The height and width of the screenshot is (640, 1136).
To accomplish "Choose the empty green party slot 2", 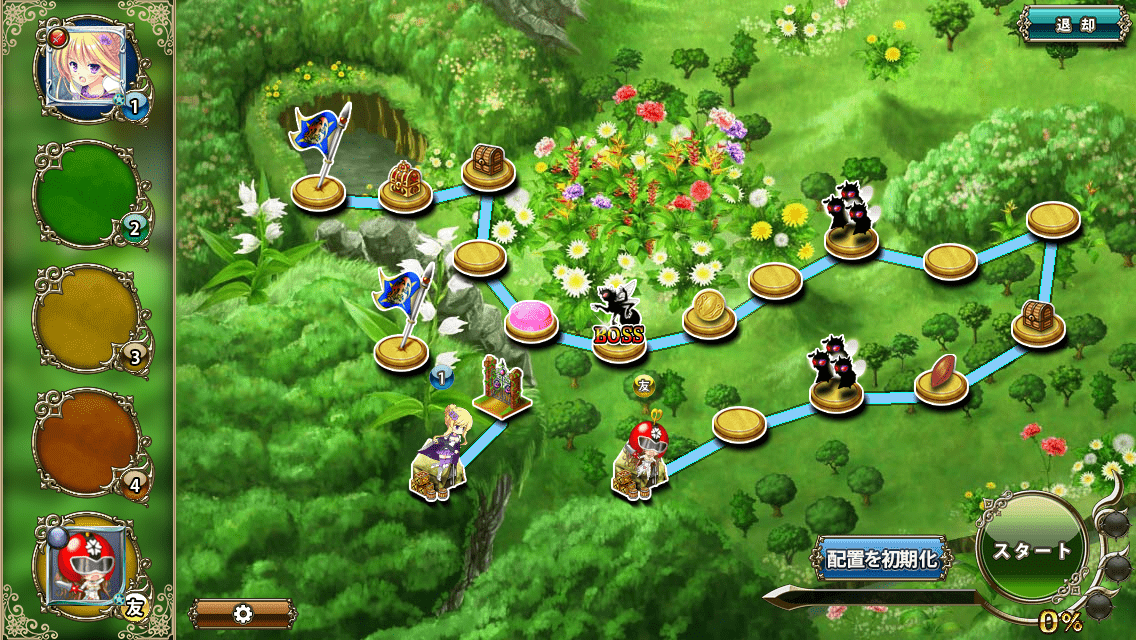I will tap(86, 193).
